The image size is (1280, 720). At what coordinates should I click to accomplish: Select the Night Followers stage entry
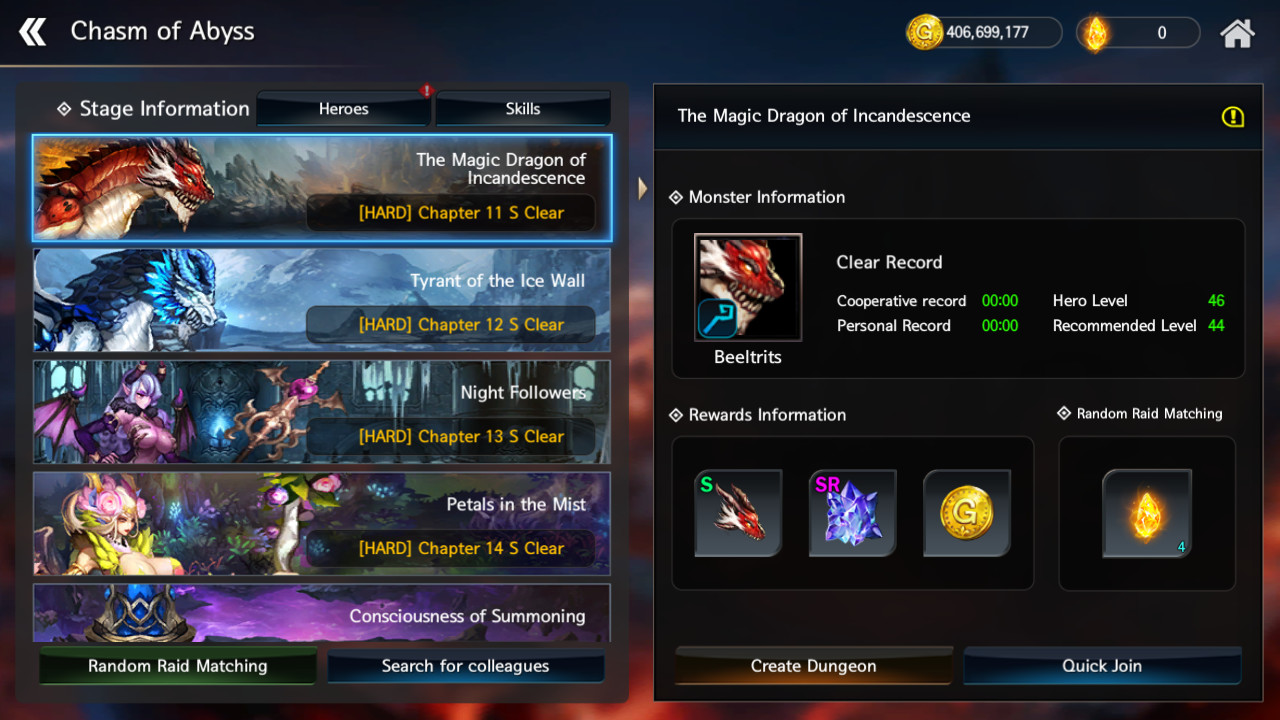(x=320, y=412)
